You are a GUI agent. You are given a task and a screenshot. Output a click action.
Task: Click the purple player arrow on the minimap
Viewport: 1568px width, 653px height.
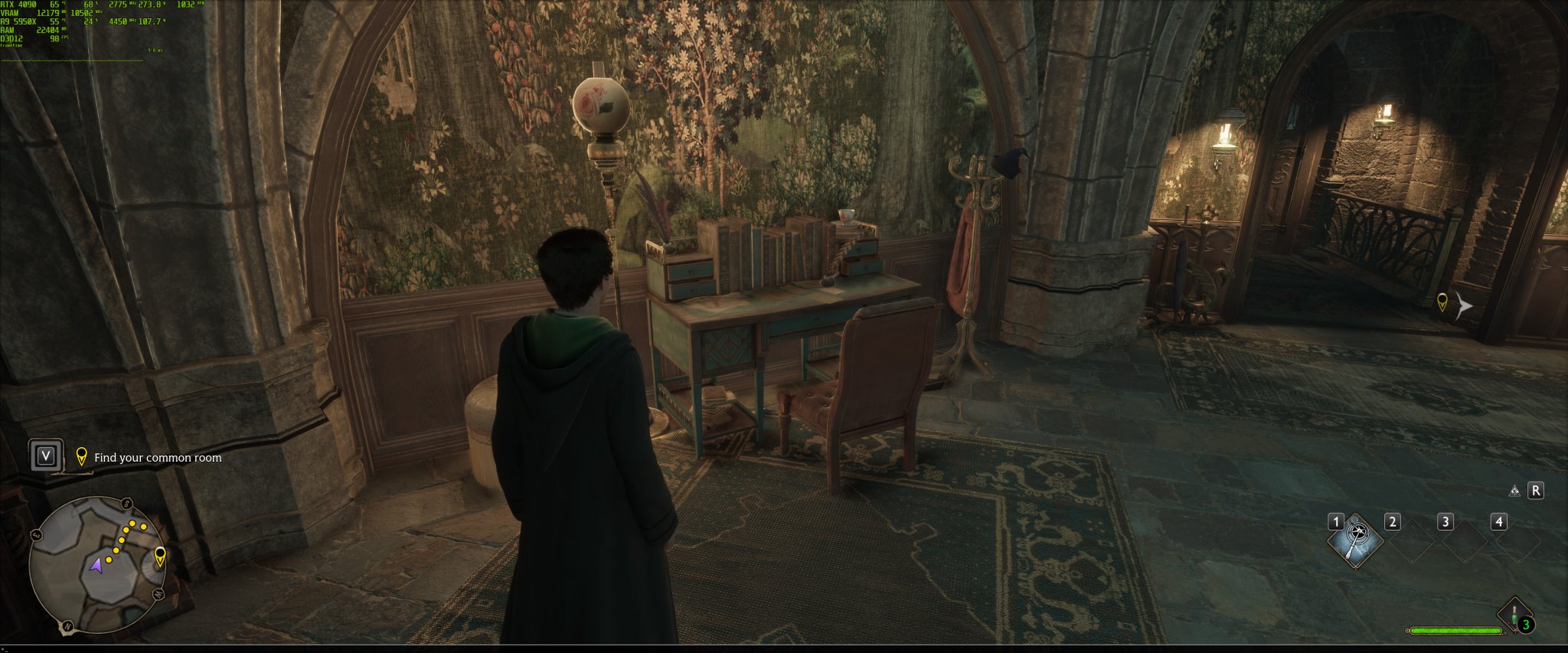(x=97, y=566)
